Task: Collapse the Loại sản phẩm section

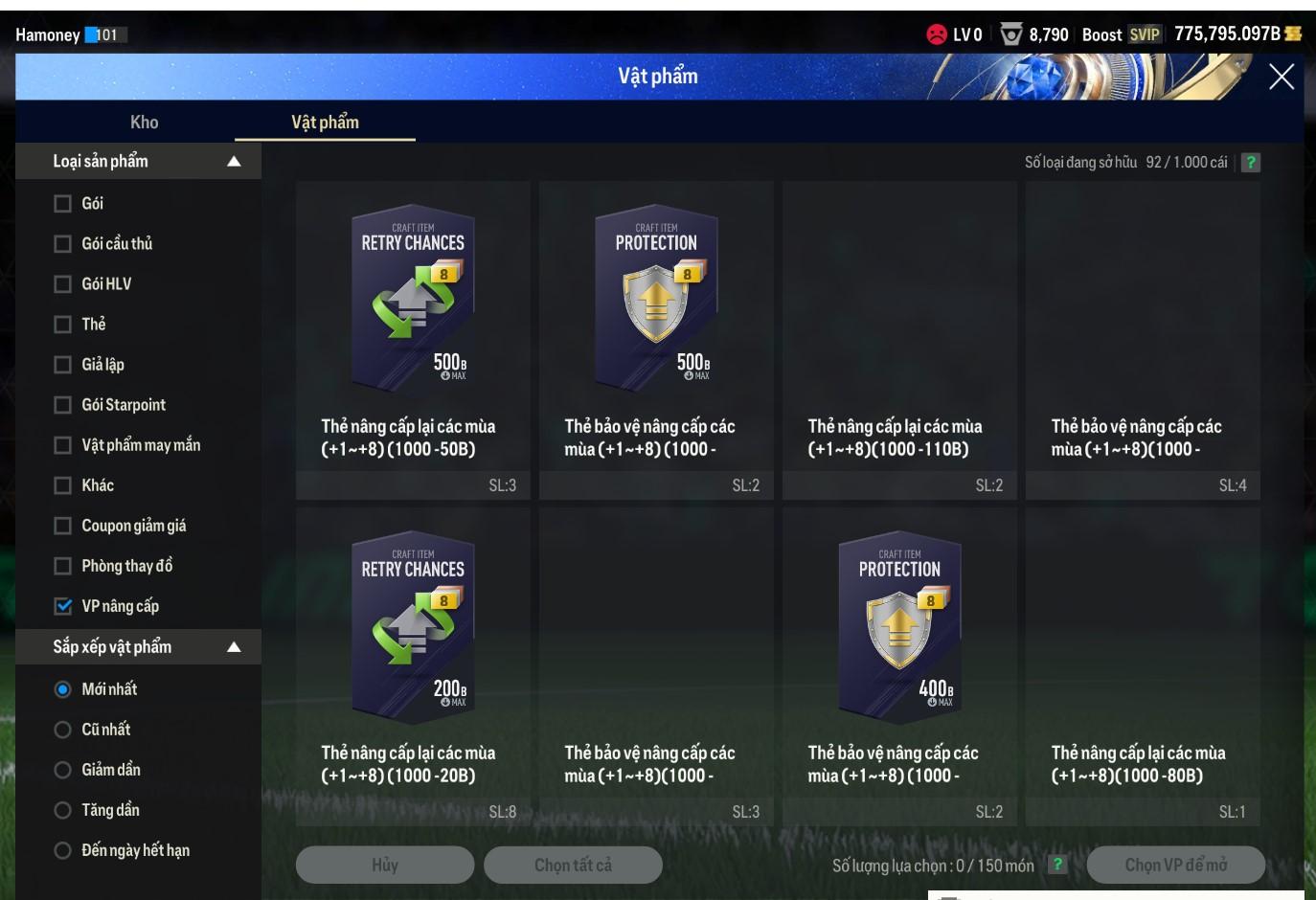Action: (x=234, y=162)
